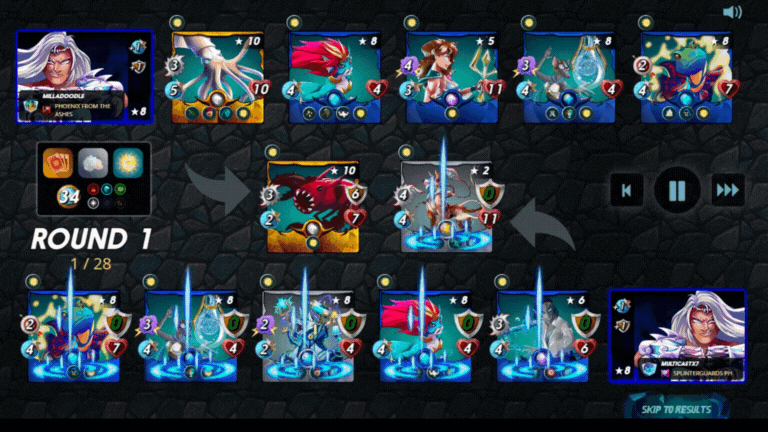768x432 pixels.
Task: Inspect the gold squid card in the top row
Action: pyautogui.click(x=217, y=77)
